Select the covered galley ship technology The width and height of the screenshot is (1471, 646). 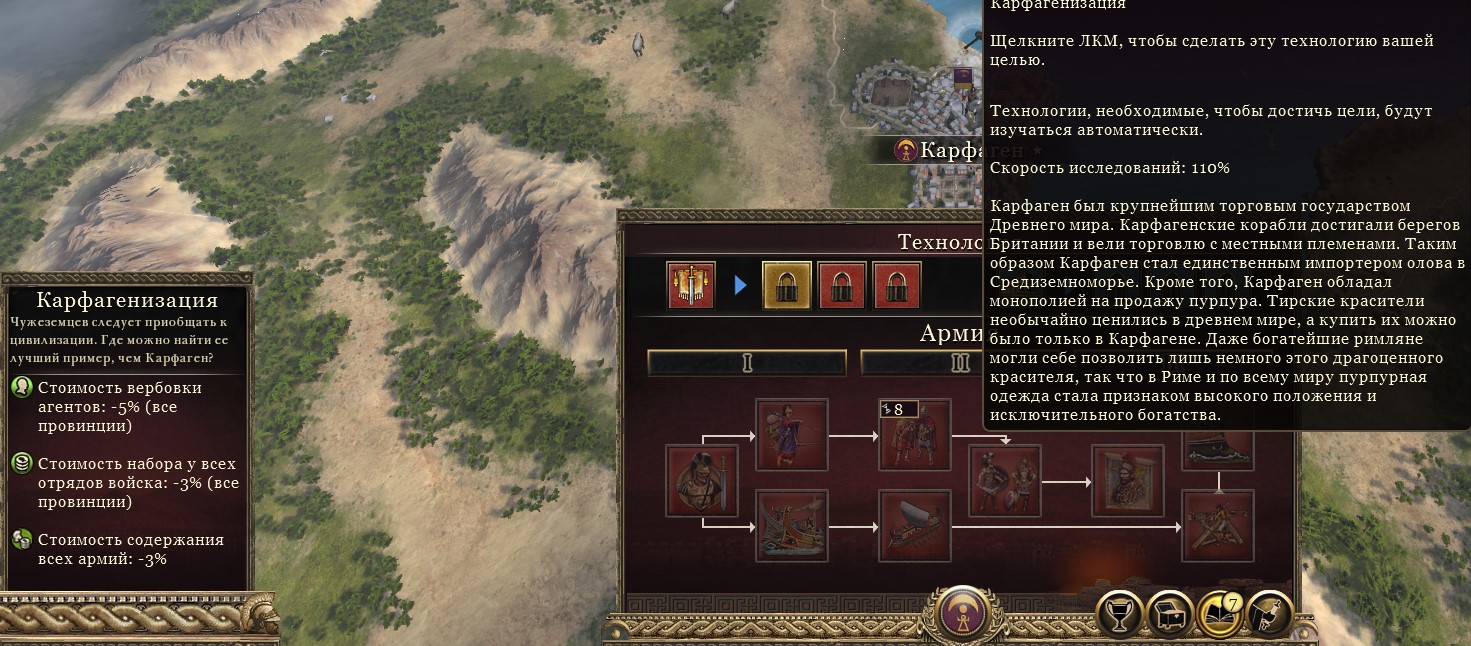[914, 526]
